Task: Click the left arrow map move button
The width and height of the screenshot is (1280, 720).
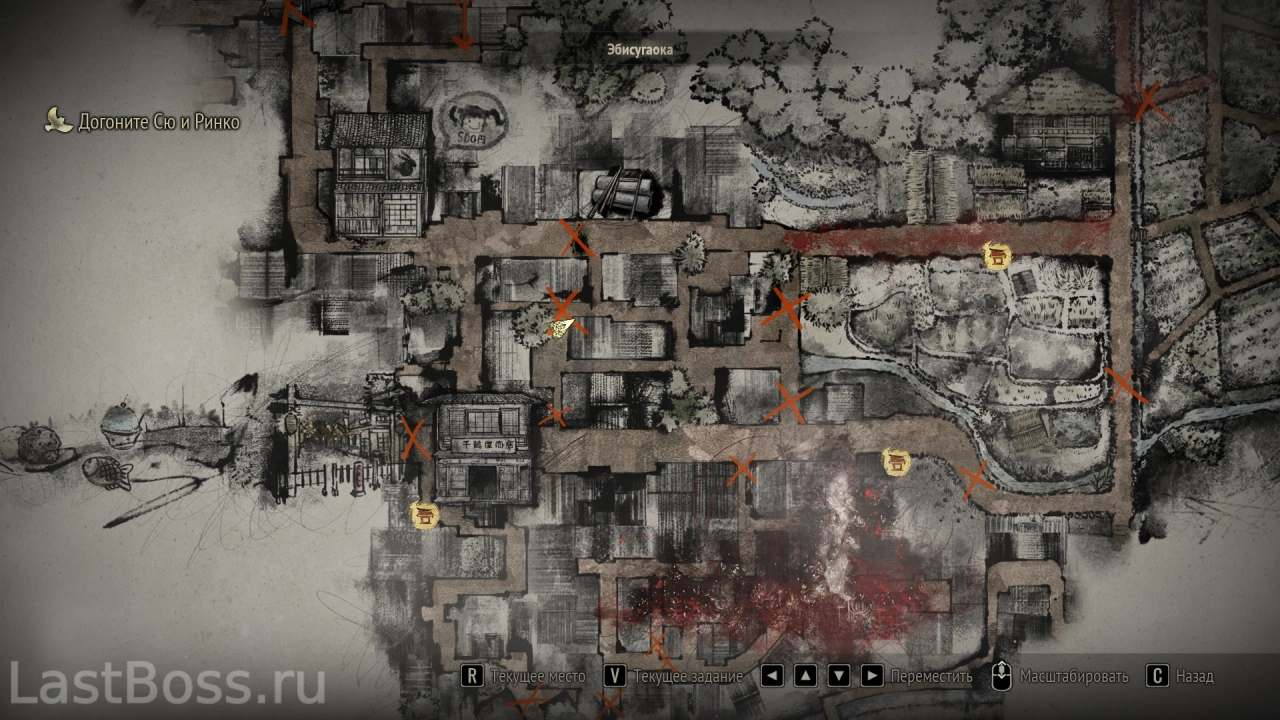Action: point(772,676)
